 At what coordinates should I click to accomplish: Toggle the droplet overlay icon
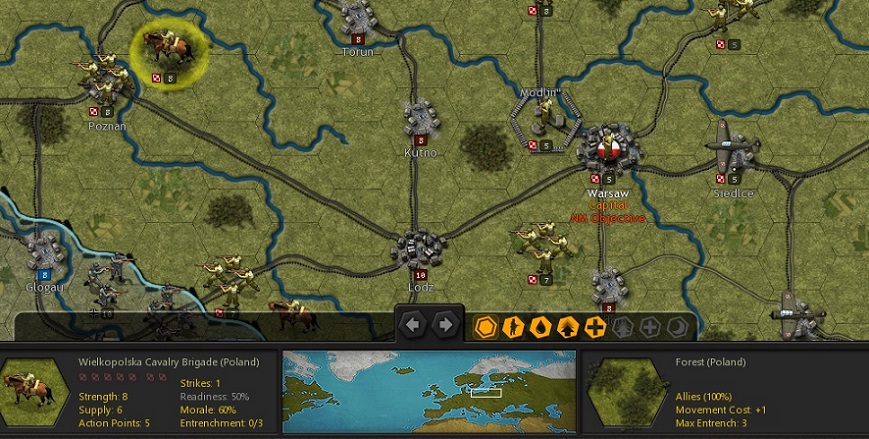point(540,326)
